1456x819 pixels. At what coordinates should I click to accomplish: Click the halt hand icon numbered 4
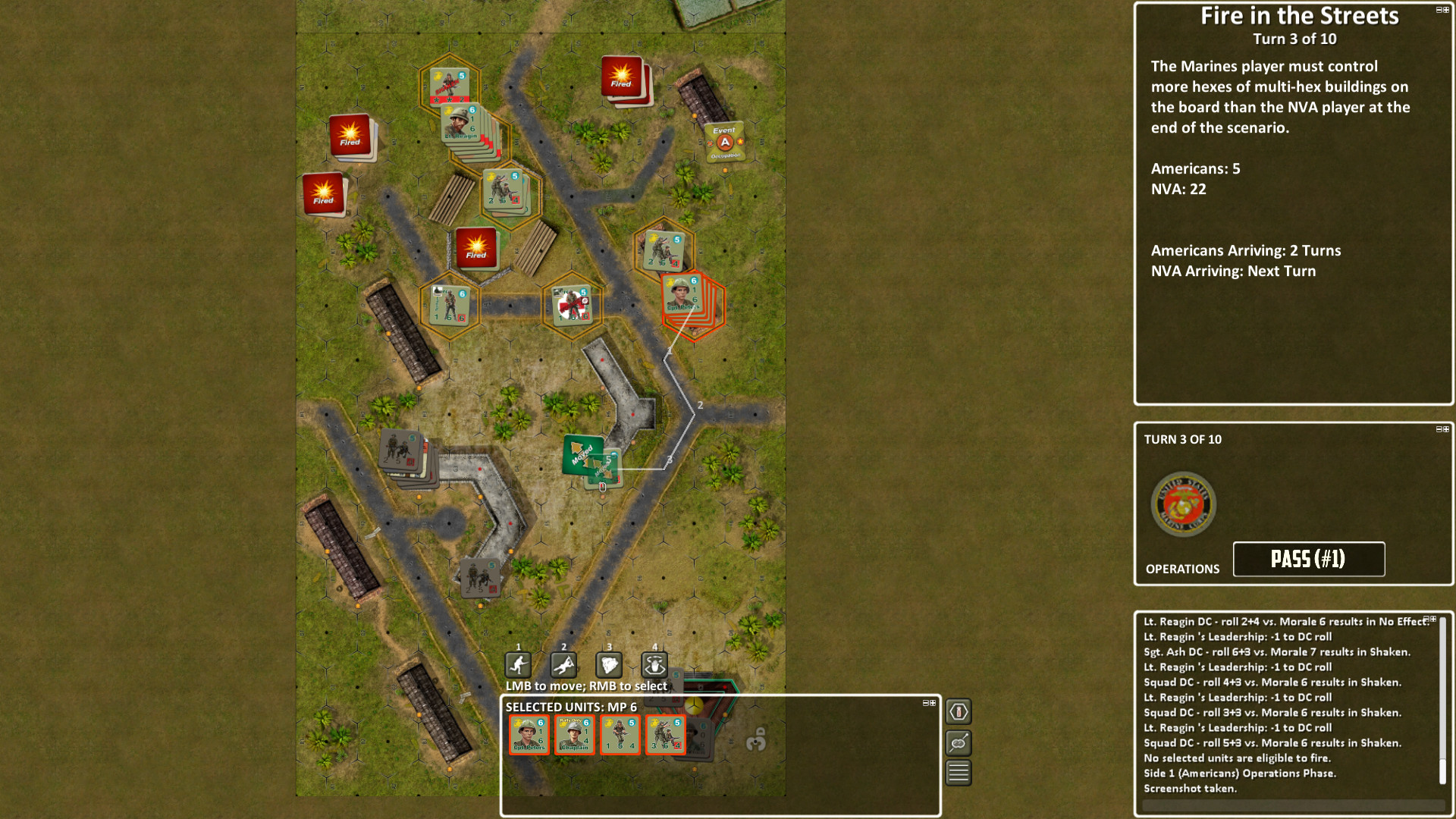point(654,665)
